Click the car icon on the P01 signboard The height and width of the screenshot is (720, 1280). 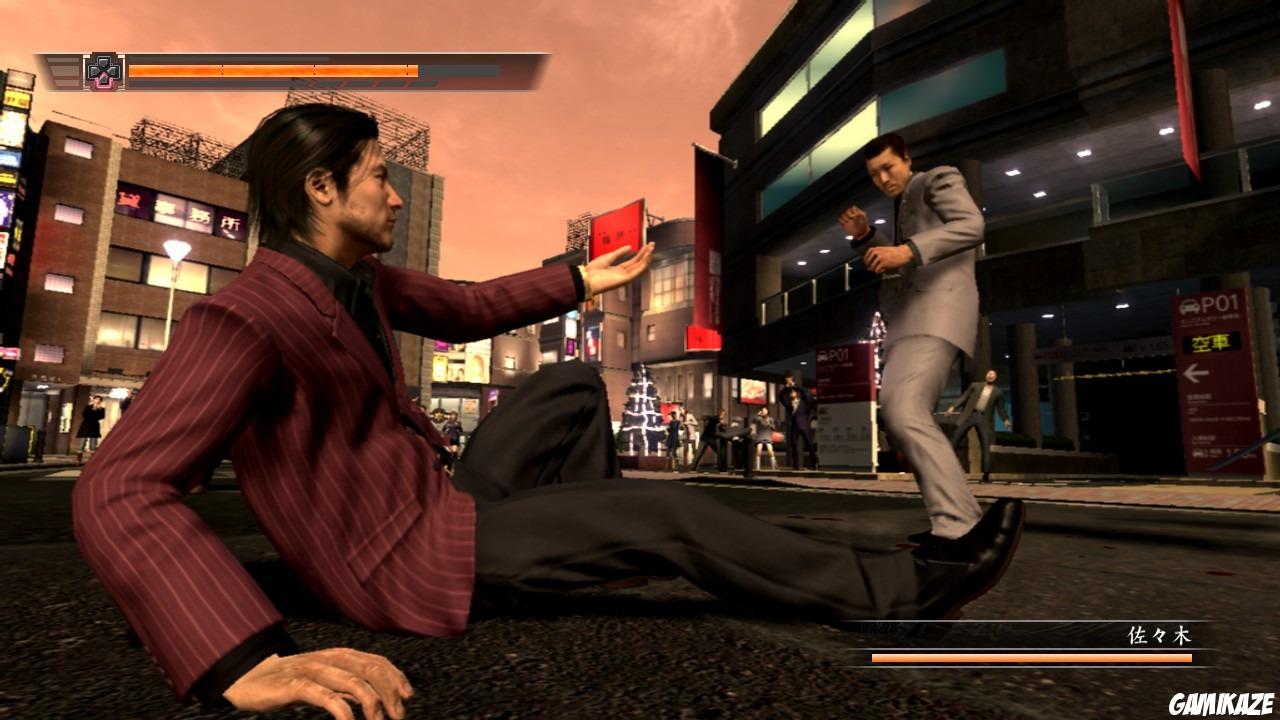click(x=1190, y=306)
